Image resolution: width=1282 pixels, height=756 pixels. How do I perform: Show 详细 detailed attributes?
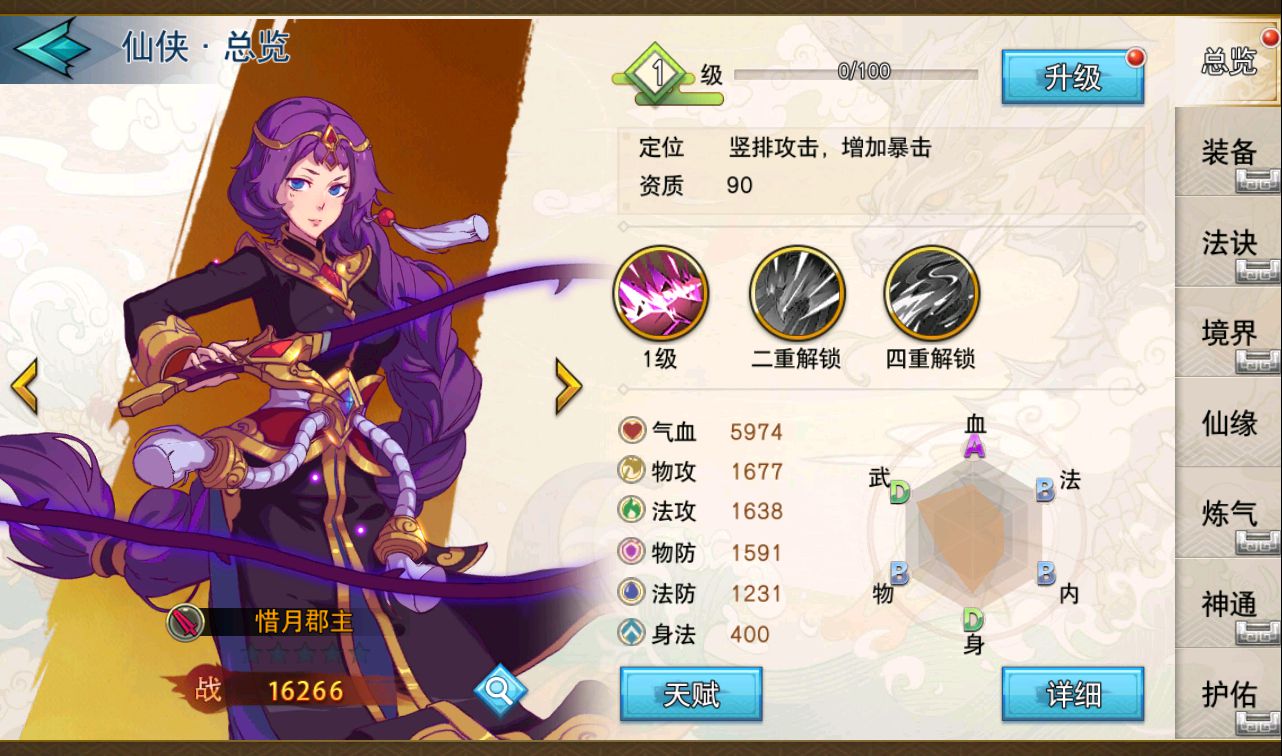tap(1072, 694)
